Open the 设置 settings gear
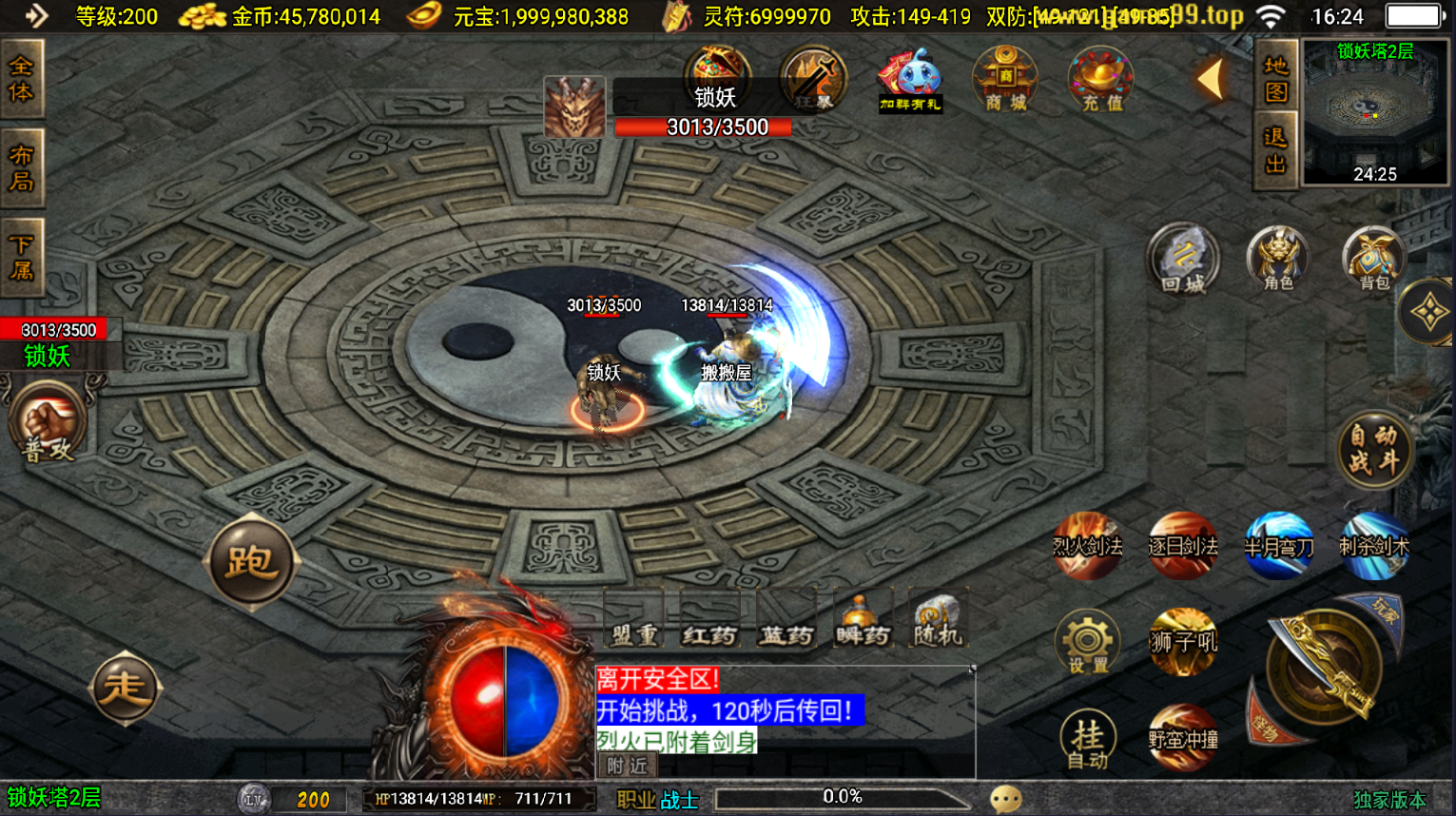The image size is (1456, 816). coord(1087,642)
